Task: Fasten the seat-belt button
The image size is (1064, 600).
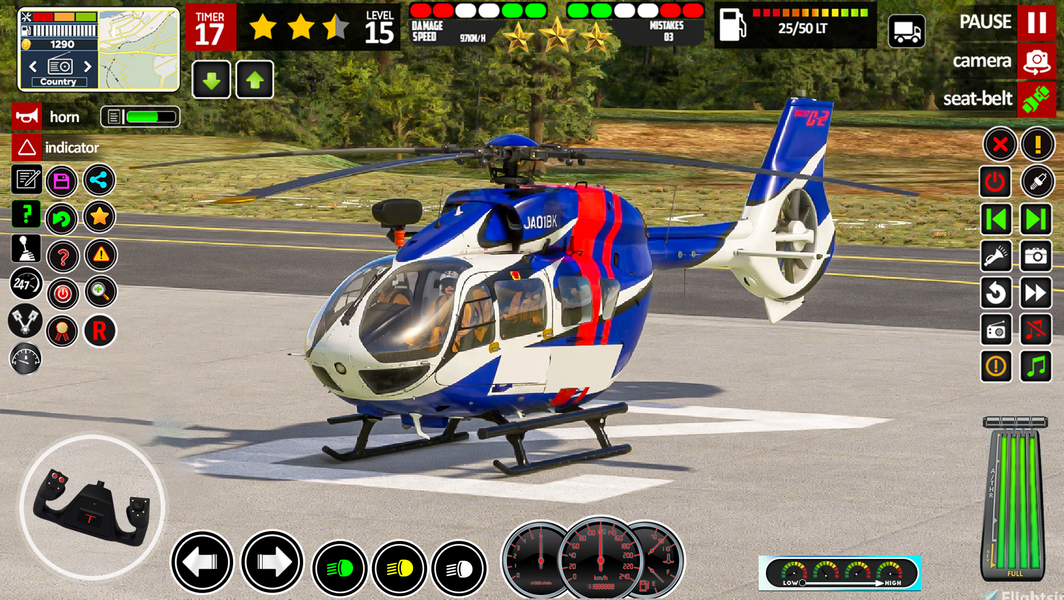Action: [x=1036, y=99]
